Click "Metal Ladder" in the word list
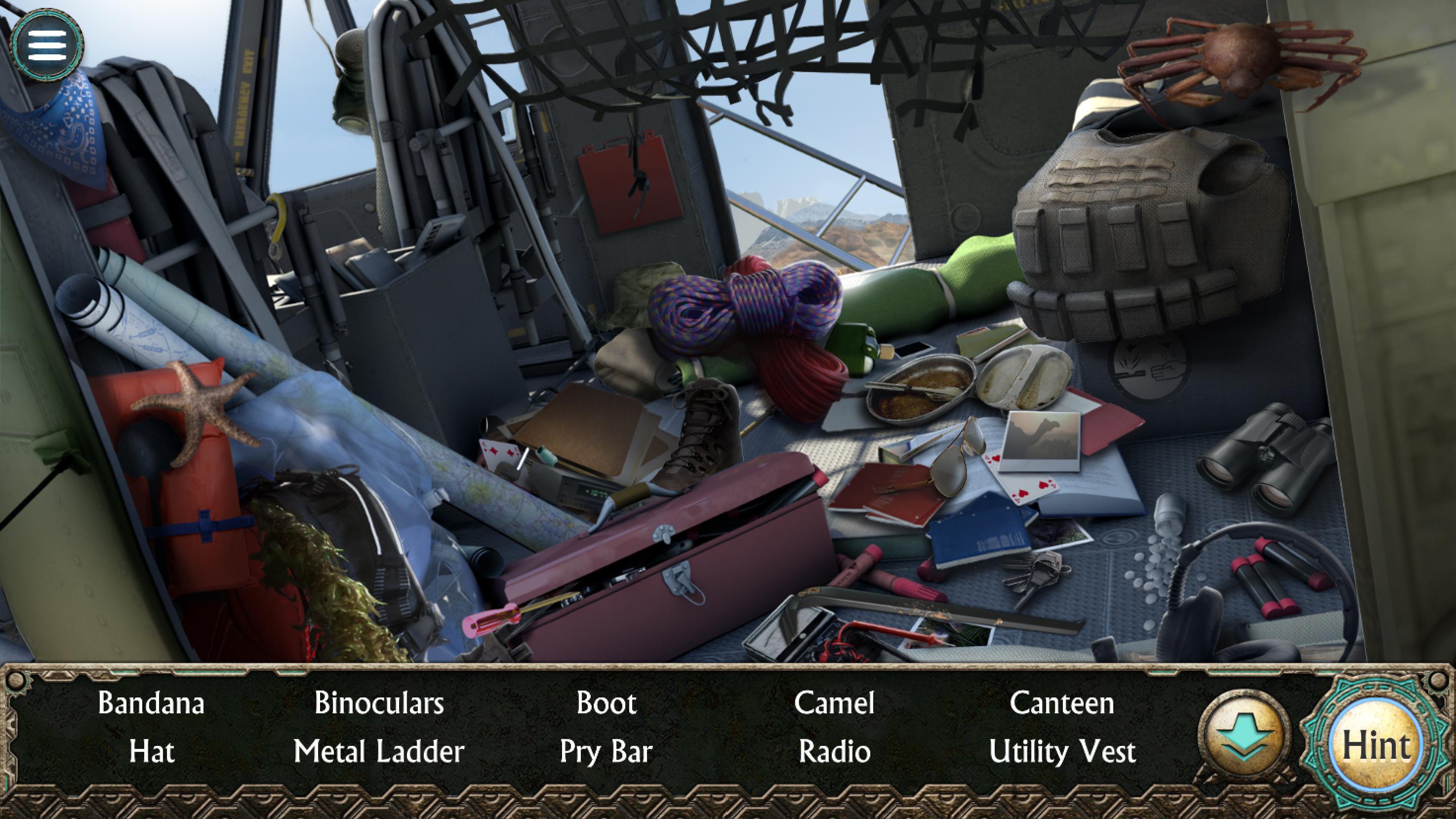The image size is (1456, 819). coord(380,752)
